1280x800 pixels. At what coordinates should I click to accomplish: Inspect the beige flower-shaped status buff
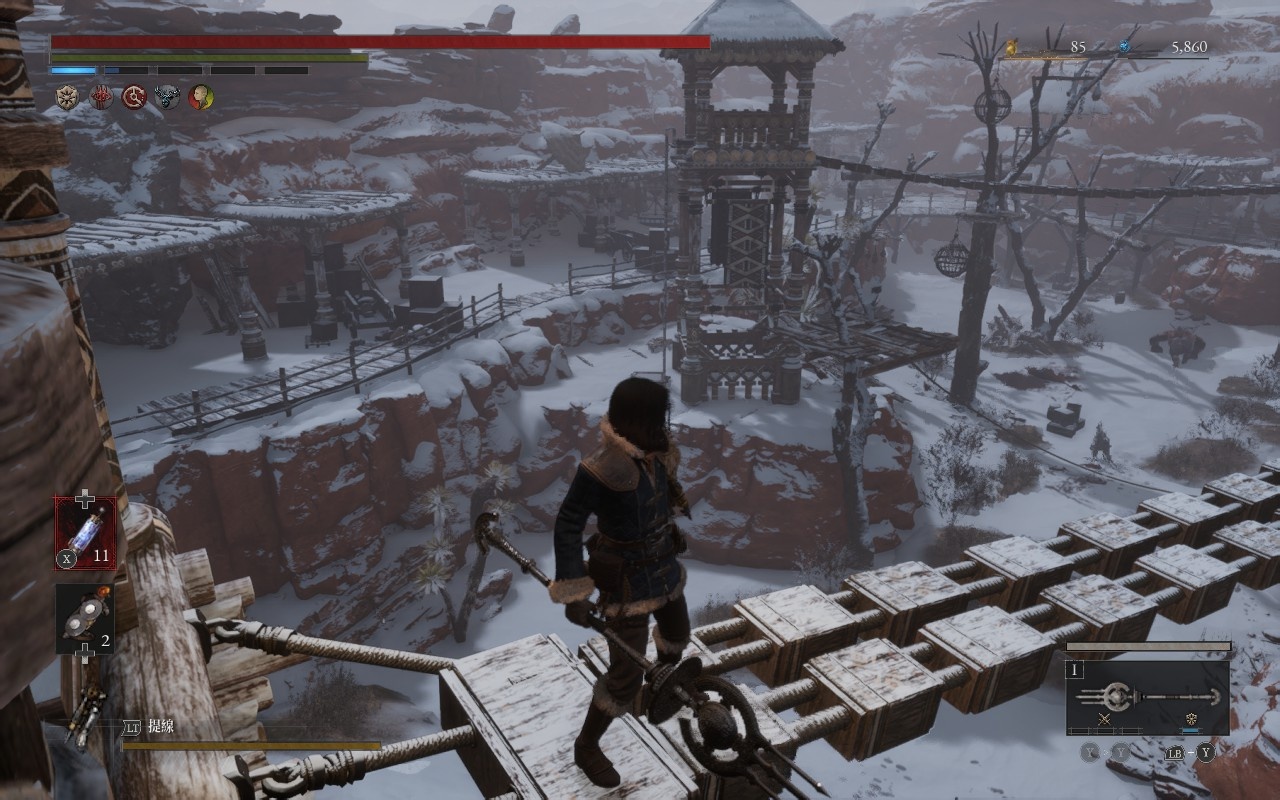coord(68,97)
